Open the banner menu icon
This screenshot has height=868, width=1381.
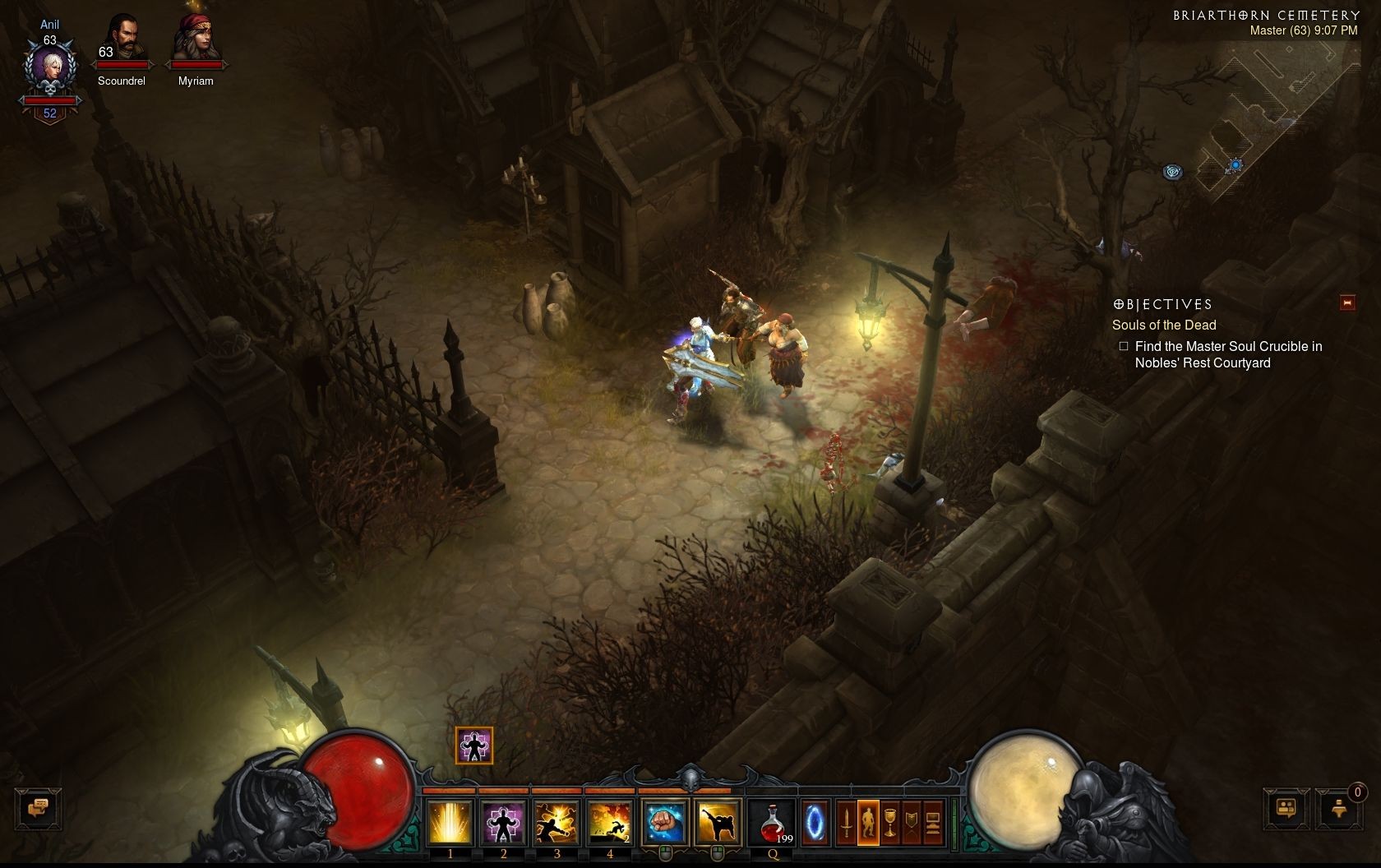tap(911, 822)
